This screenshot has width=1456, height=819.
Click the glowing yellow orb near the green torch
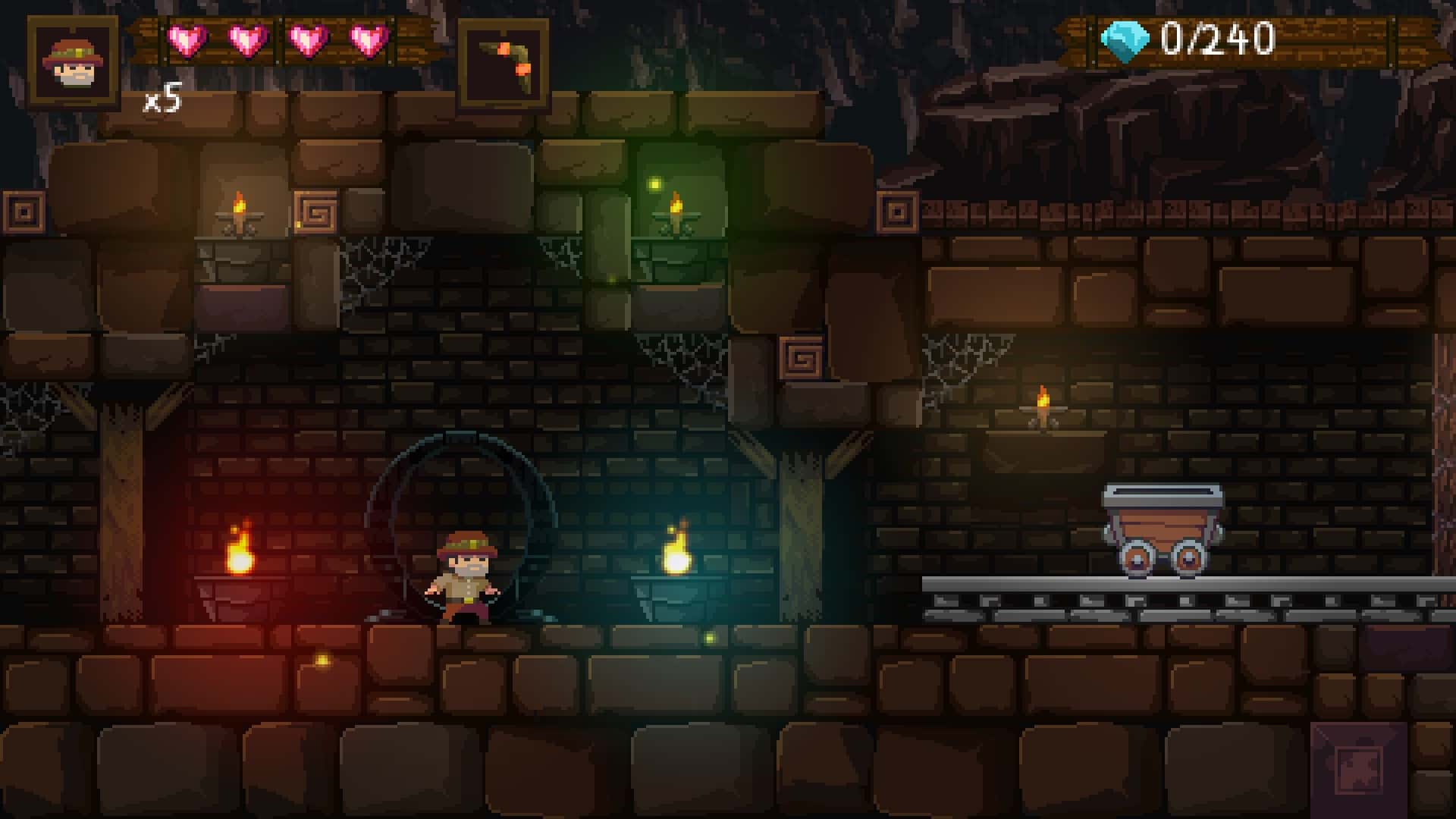pyautogui.click(x=654, y=182)
